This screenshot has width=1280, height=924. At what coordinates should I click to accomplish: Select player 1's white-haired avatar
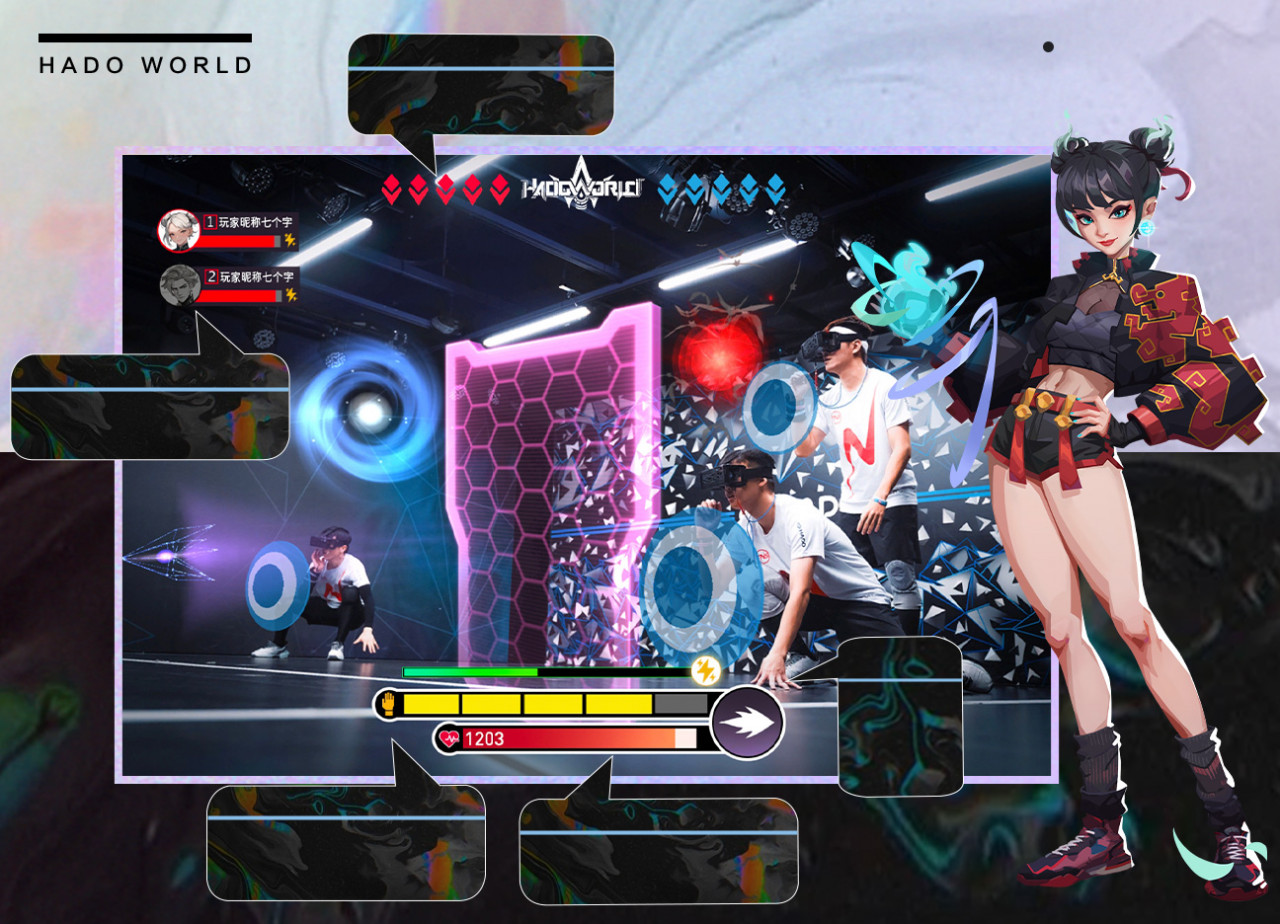(x=179, y=230)
